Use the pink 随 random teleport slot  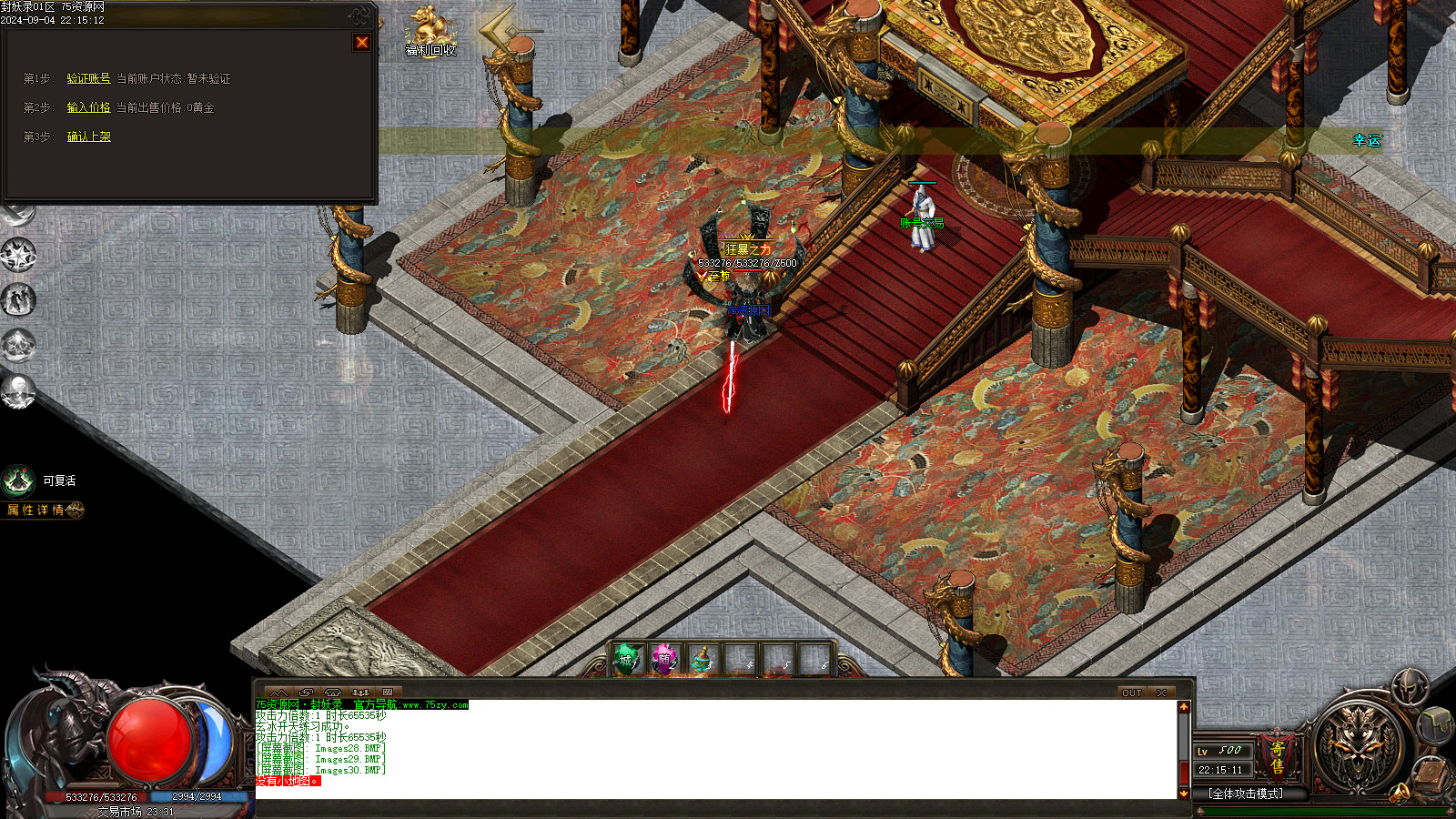pyautogui.click(x=664, y=659)
